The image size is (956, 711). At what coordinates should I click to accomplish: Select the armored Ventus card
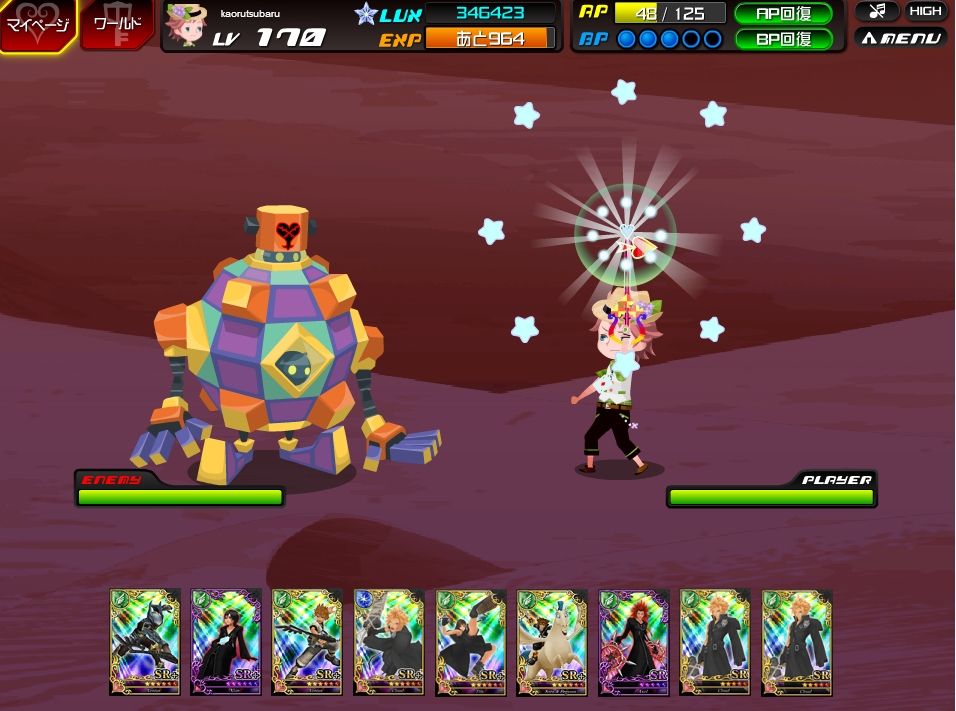[145, 641]
